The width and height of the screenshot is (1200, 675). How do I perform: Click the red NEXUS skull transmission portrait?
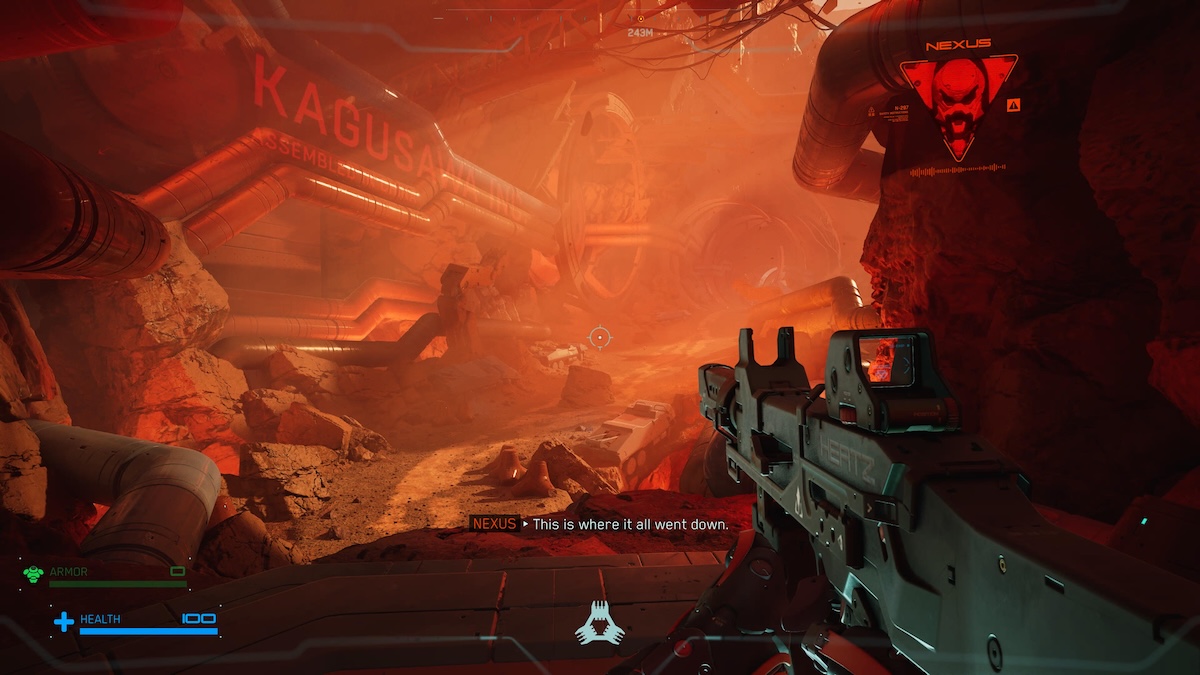[x=958, y=103]
